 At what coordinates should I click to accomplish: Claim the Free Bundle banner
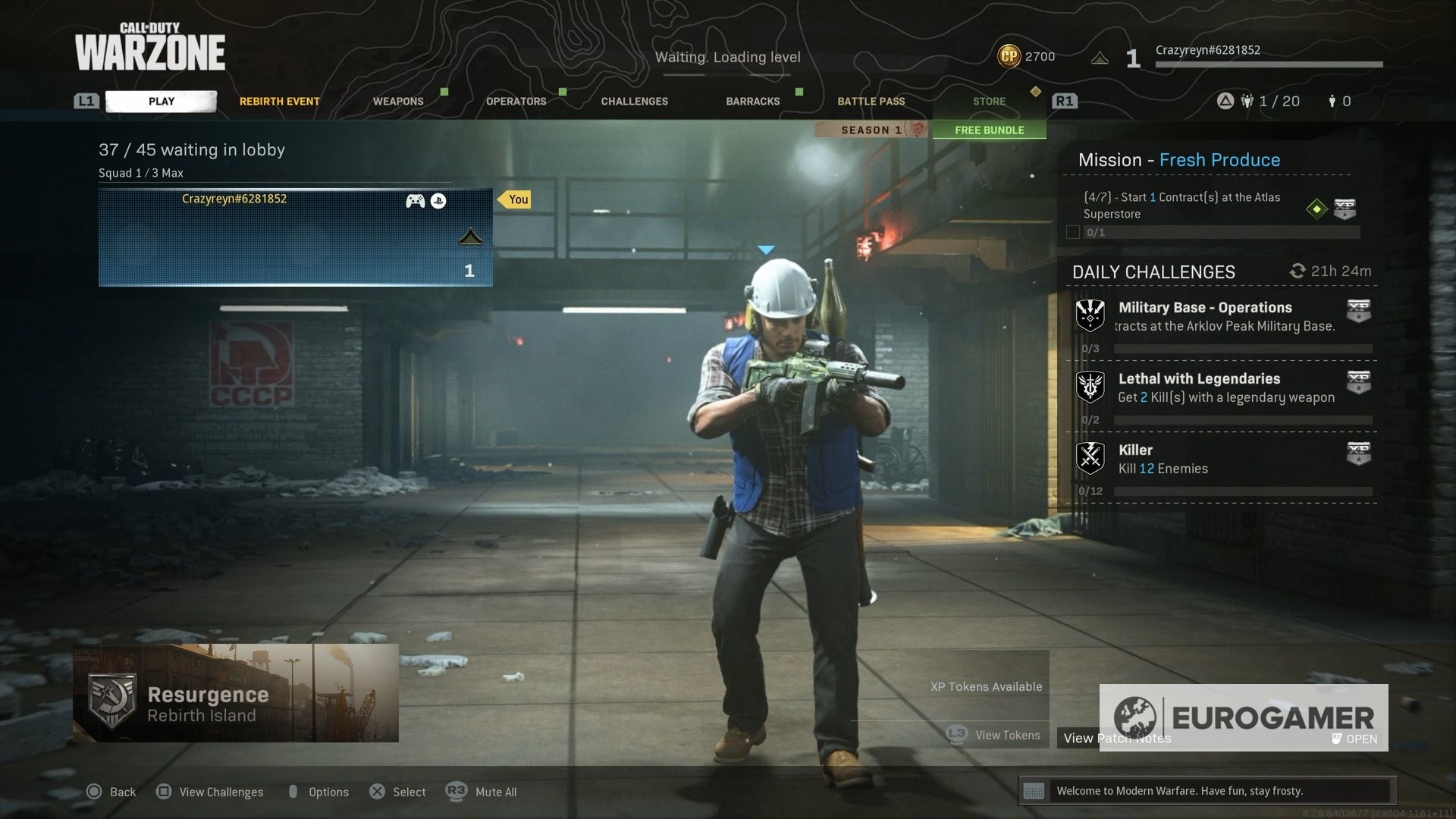pyautogui.click(x=989, y=130)
